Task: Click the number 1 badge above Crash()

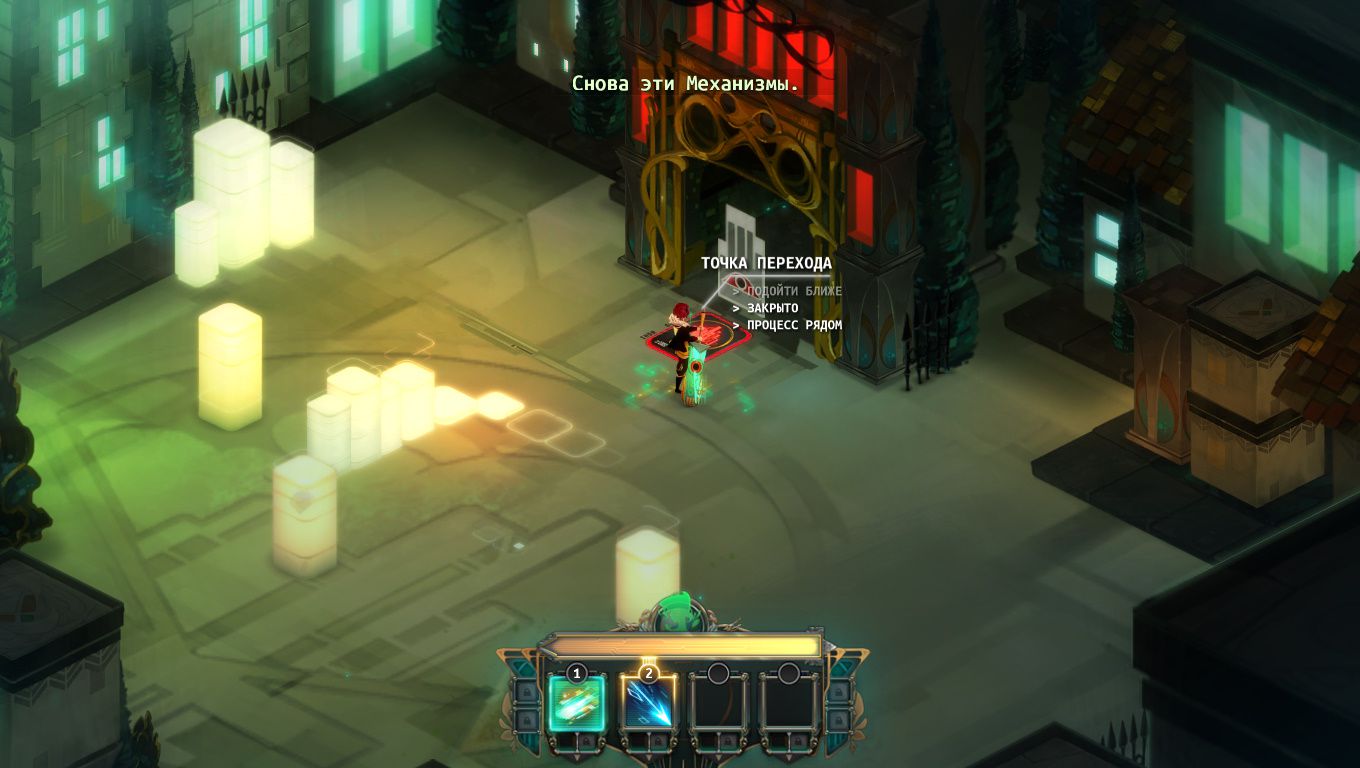Action: (x=576, y=673)
